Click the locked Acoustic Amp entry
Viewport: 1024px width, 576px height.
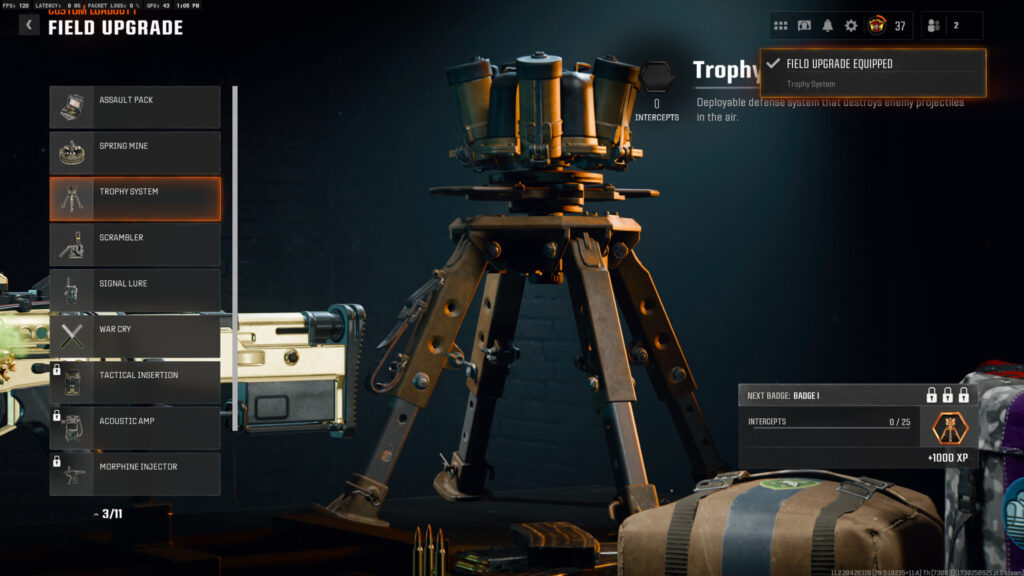(135, 428)
